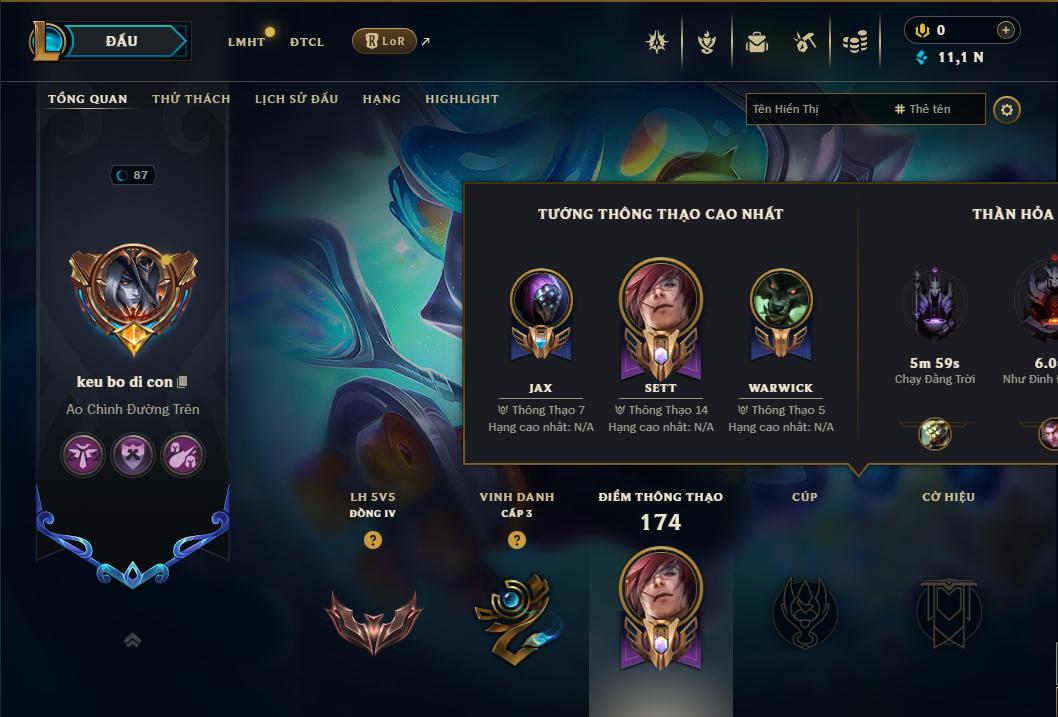
Task: Switch to the Thử Thách tab
Action: click(x=191, y=99)
